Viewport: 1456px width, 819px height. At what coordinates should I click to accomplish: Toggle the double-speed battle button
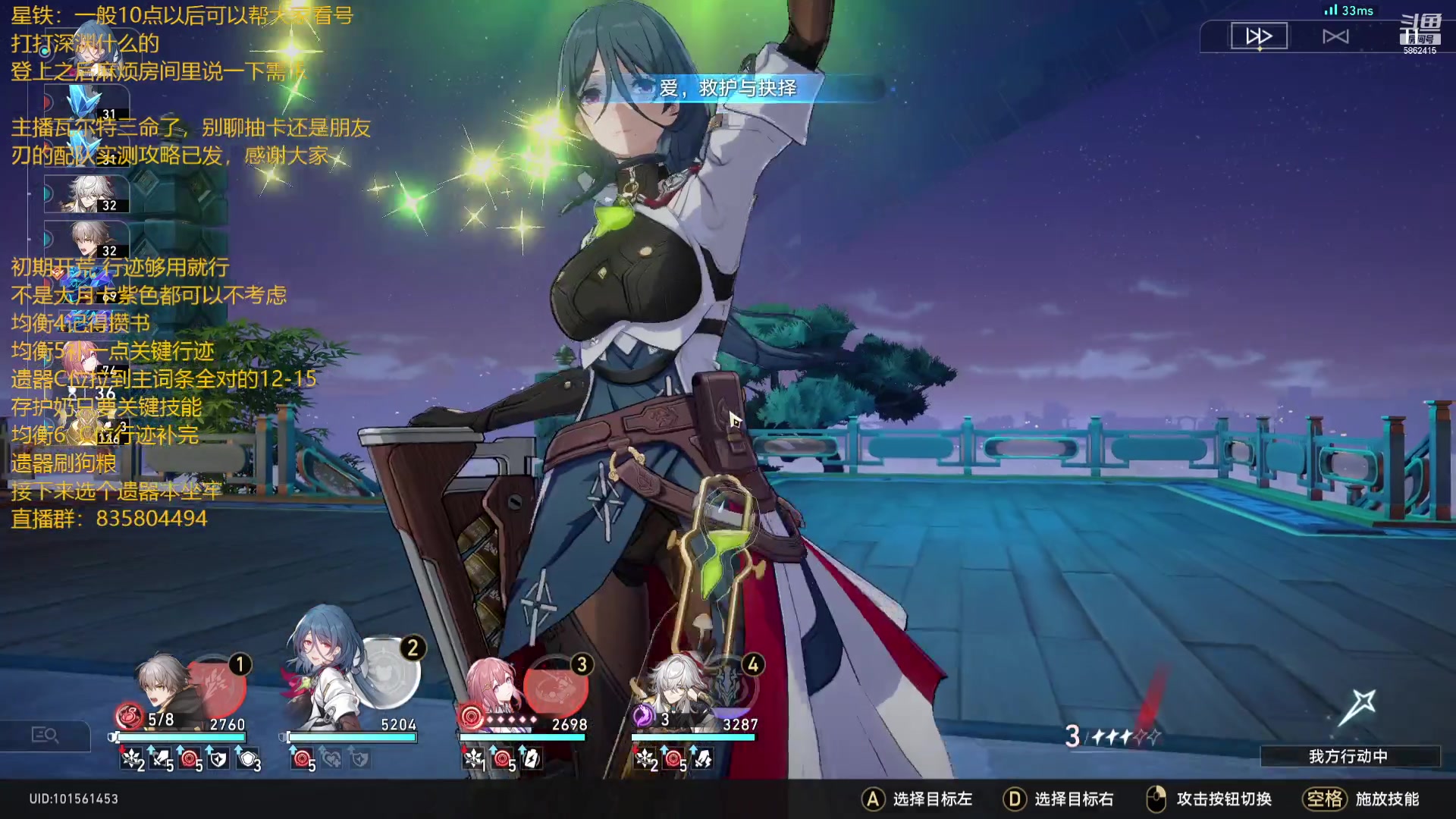coord(1259,36)
